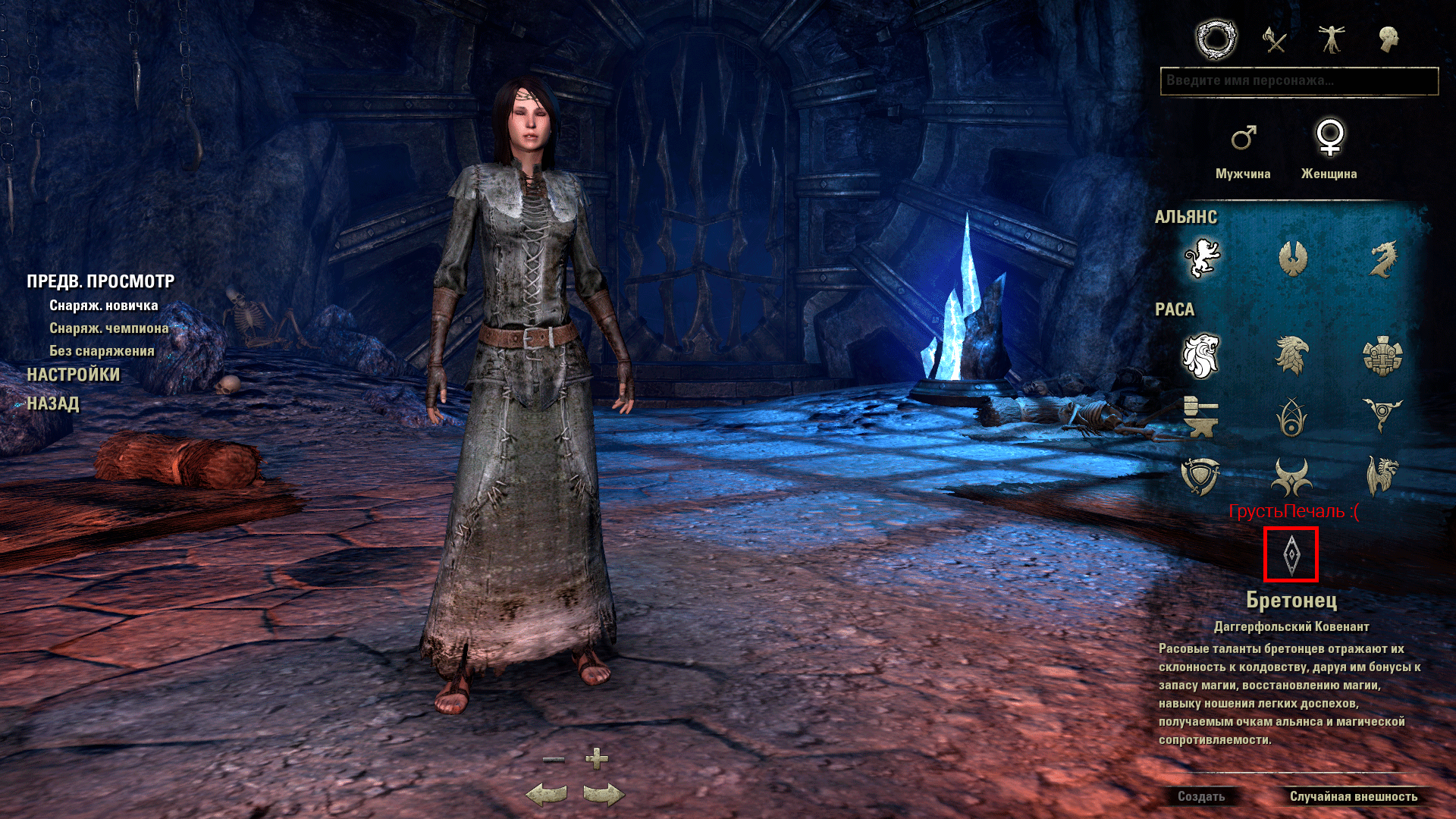Randomize appearance with Случайная внешность
Viewport: 1456px width, 819px height.
point(1354,796)
